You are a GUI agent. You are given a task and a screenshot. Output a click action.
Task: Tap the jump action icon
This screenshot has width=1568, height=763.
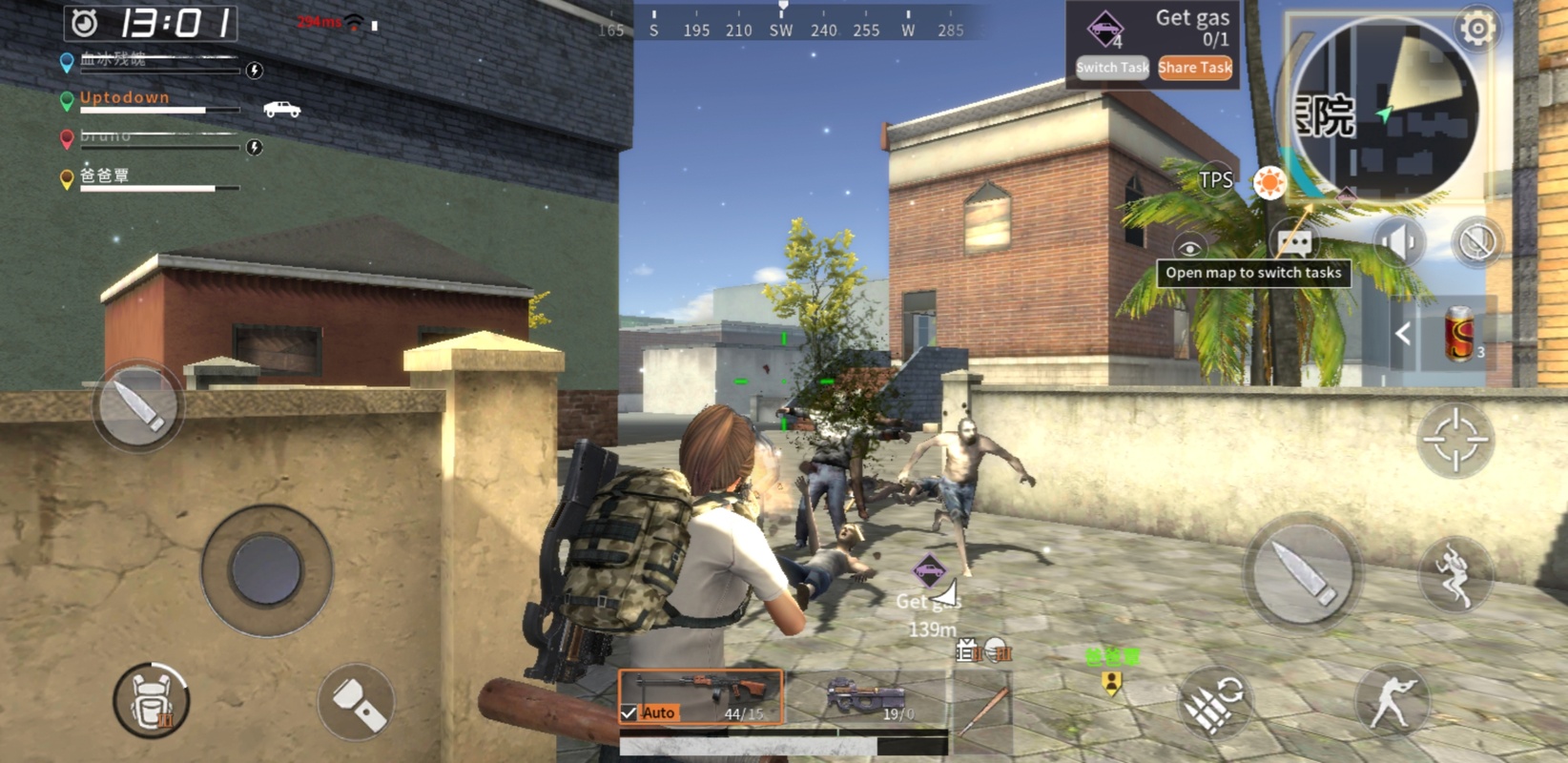coord(1455,574)
